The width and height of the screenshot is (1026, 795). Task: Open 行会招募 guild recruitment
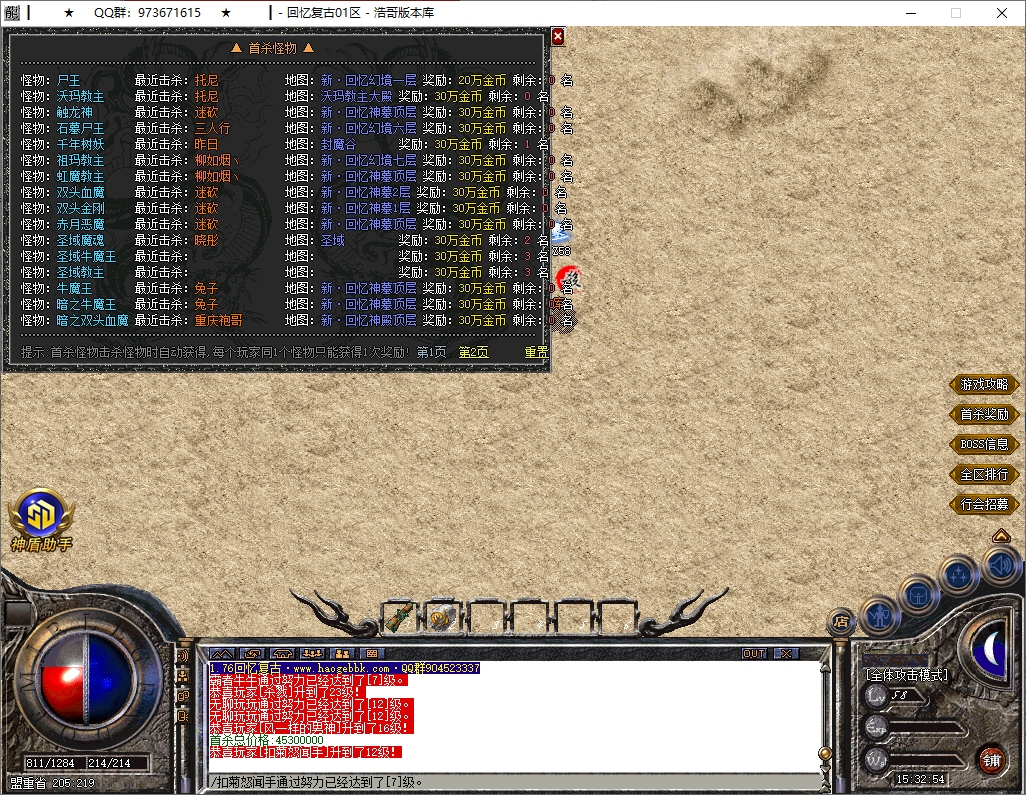(984, 504)
